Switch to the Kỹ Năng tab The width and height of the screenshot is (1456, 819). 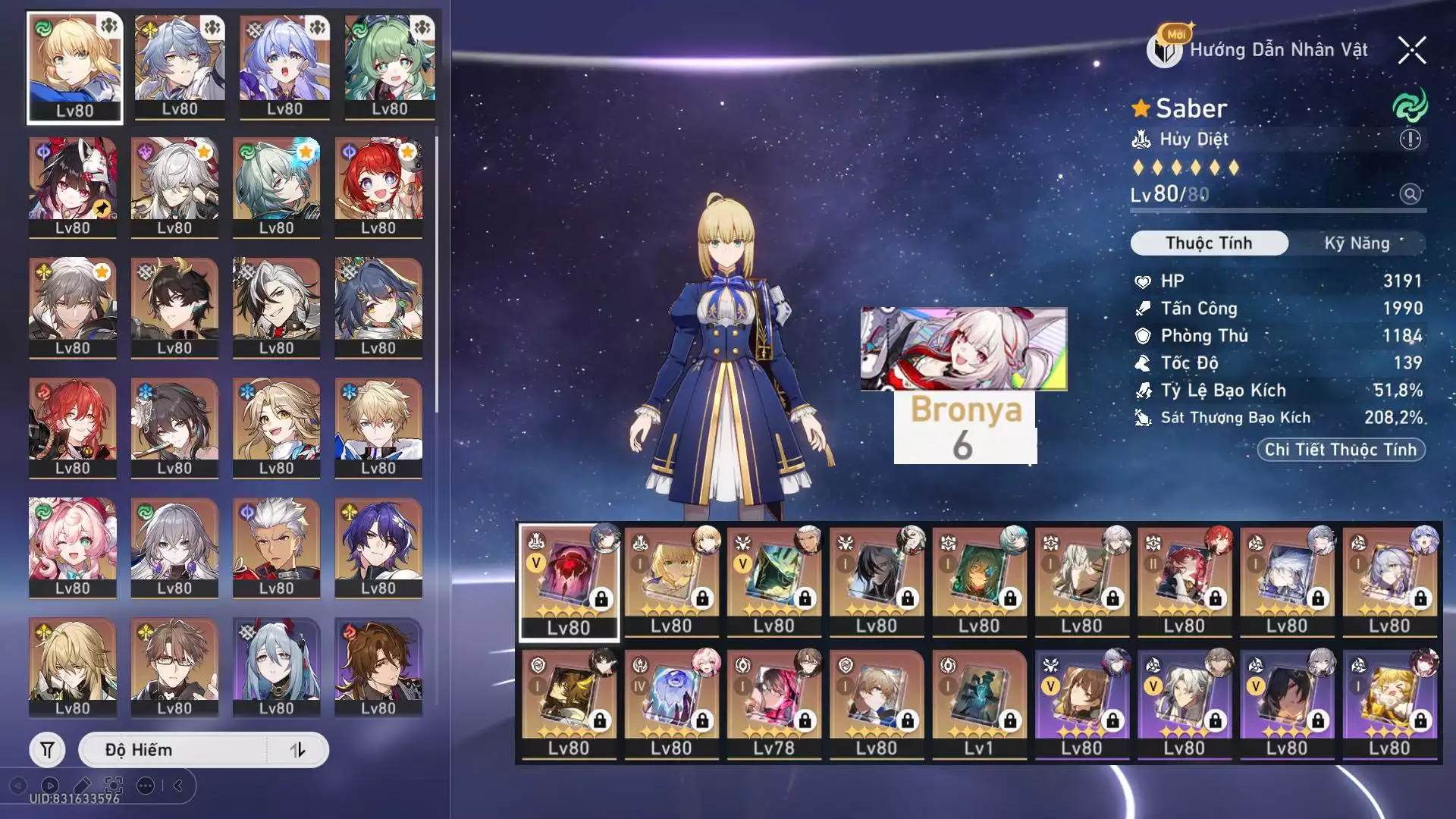point(1357,243)
